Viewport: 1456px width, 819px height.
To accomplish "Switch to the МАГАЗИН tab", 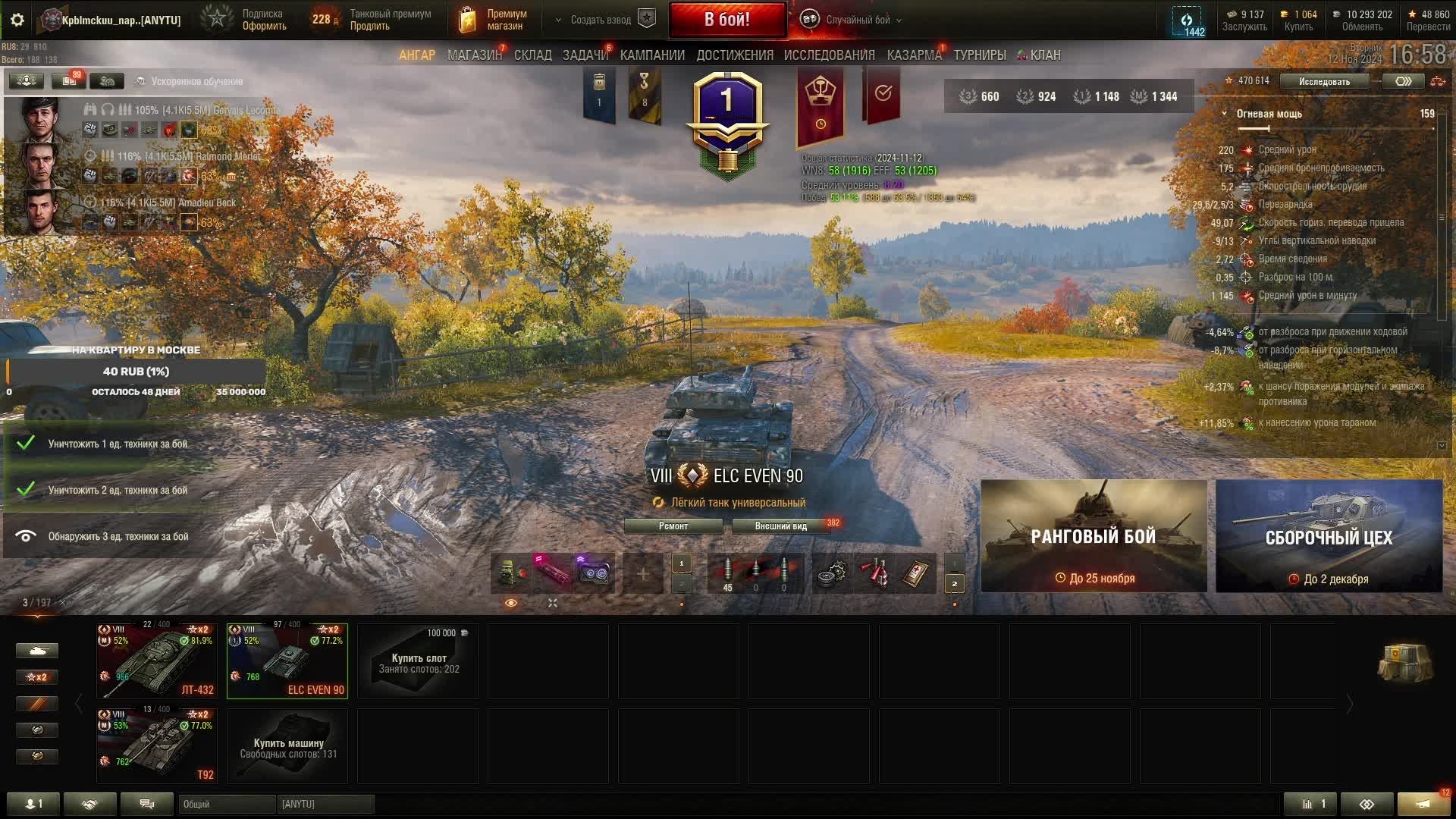I will coord(474,55).
